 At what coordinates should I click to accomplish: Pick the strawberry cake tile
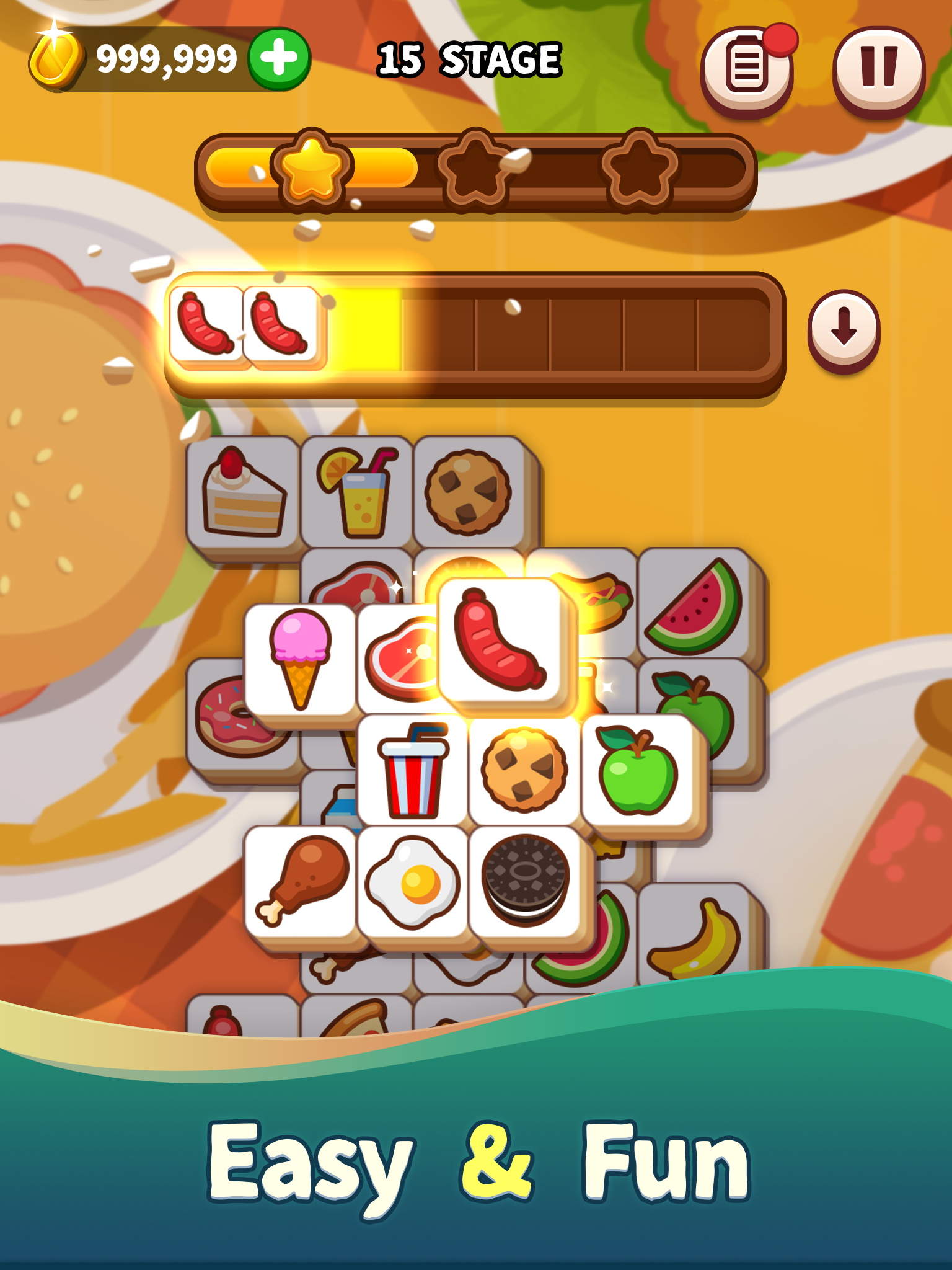click(242, 493)
